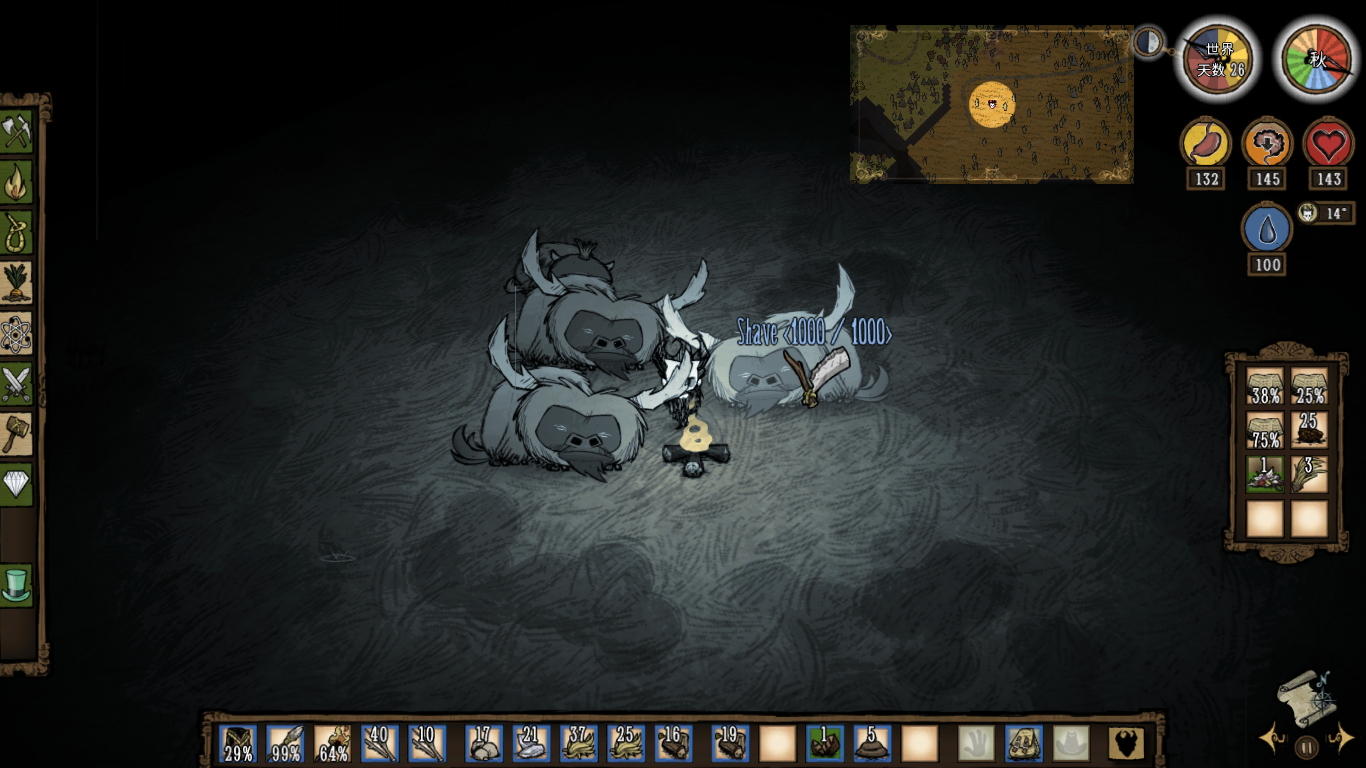The width and height of the screenshot is (1366, 768).
Task: Click the backpack in the body equip slot
Action: tap(1024, 744)
